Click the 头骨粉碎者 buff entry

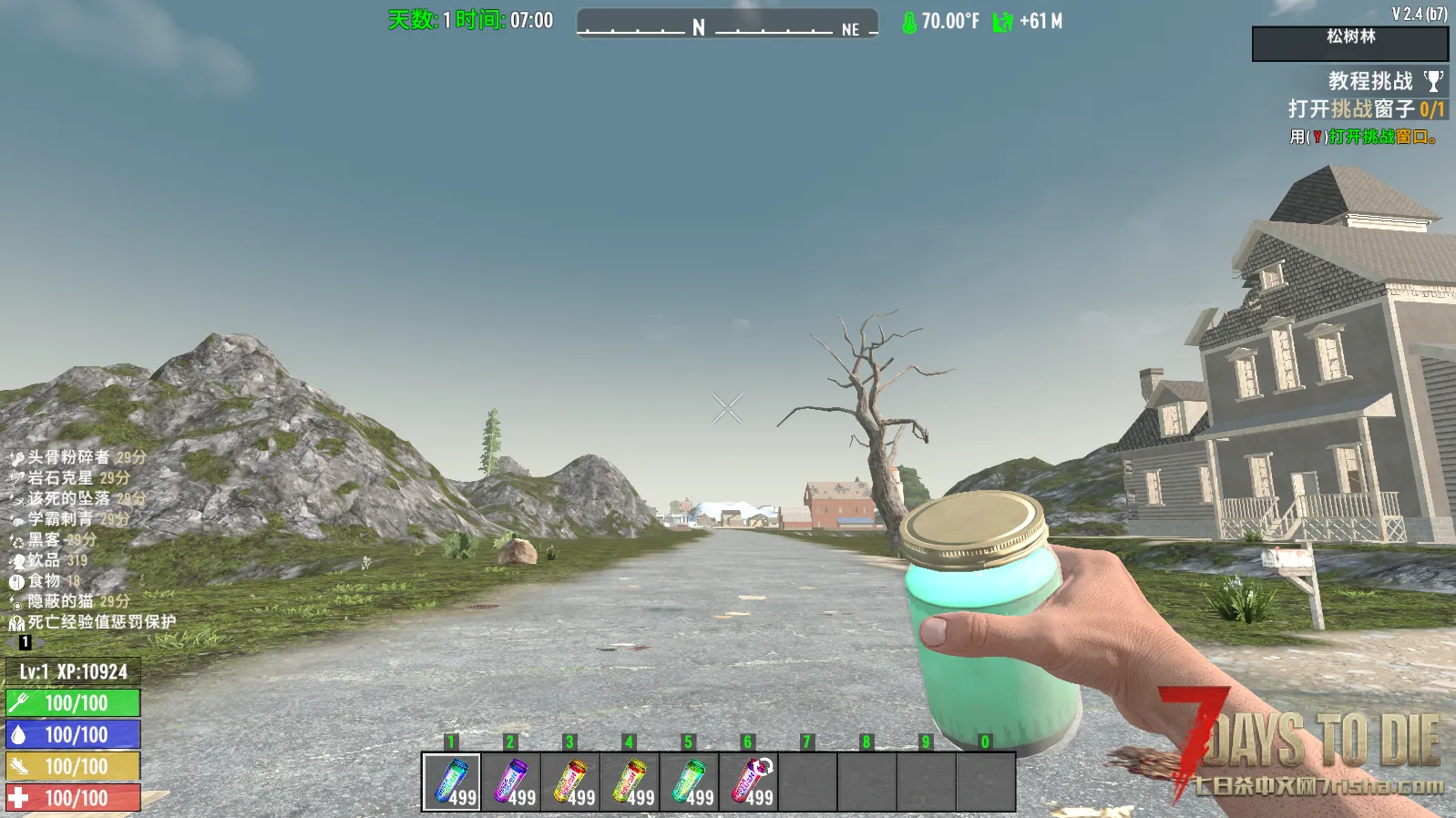(68, 457)
